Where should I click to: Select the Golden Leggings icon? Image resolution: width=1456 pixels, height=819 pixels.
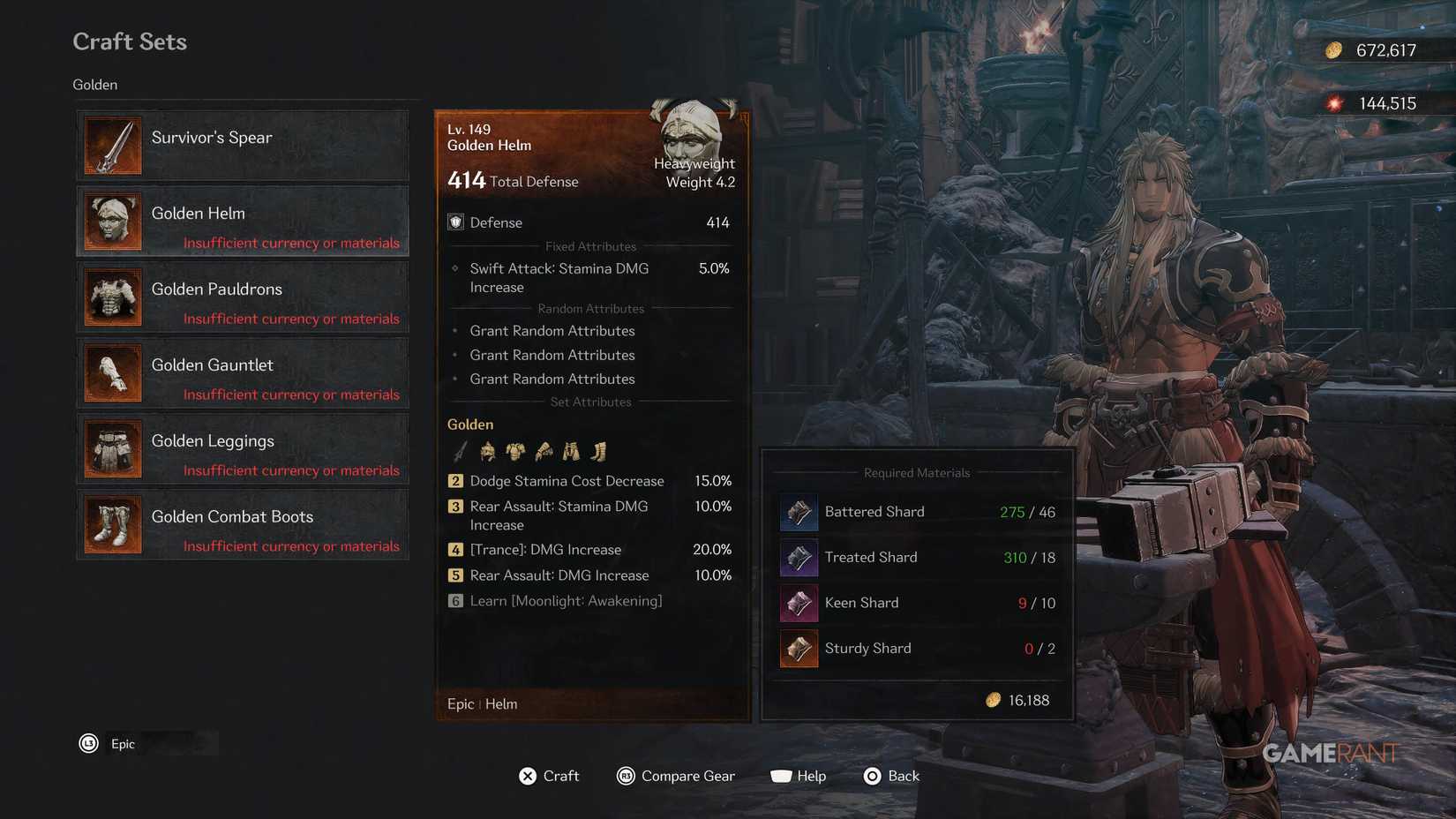pos(112,448)
